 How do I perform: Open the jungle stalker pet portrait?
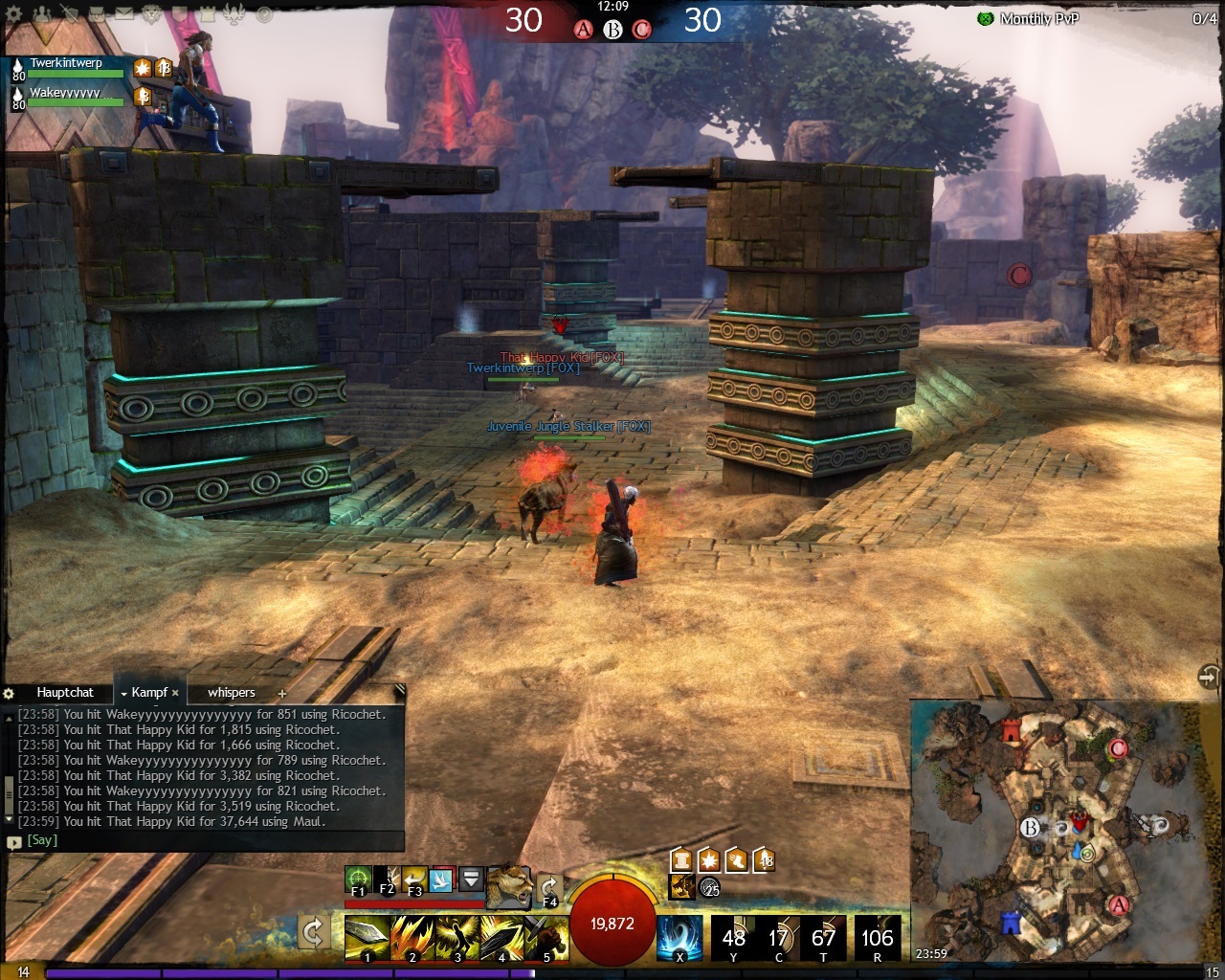tap(509, 886)
